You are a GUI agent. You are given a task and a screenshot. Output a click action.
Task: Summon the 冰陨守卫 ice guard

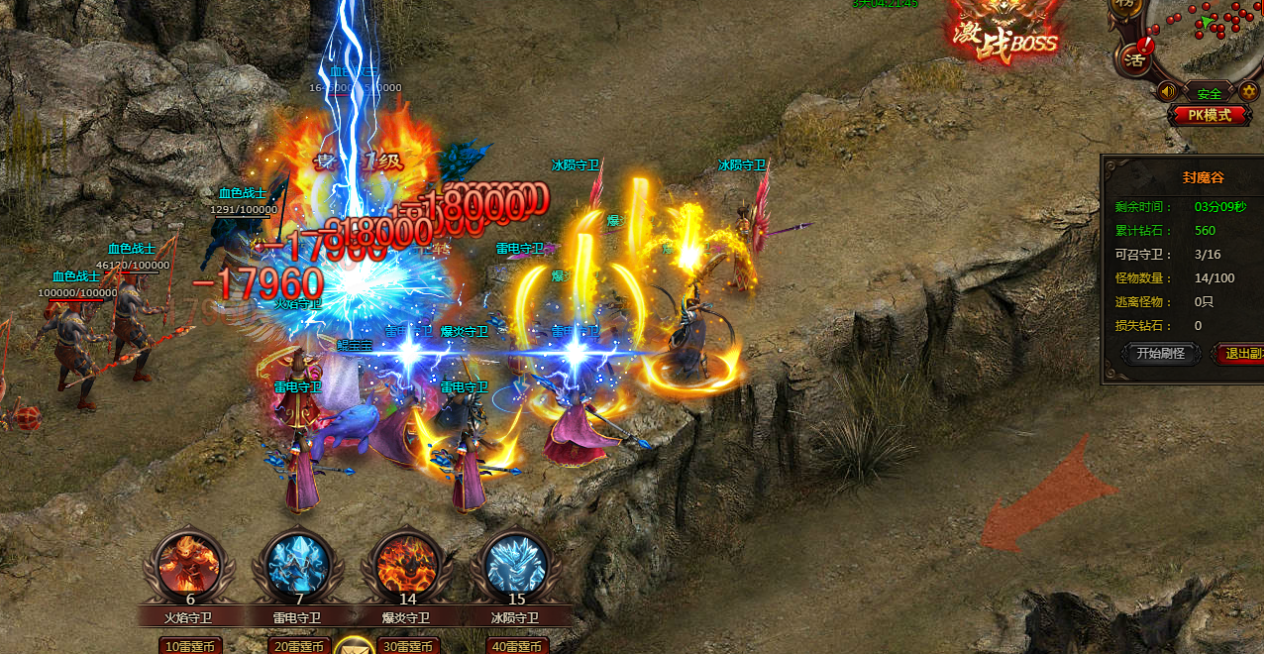(x=515, y=563)
